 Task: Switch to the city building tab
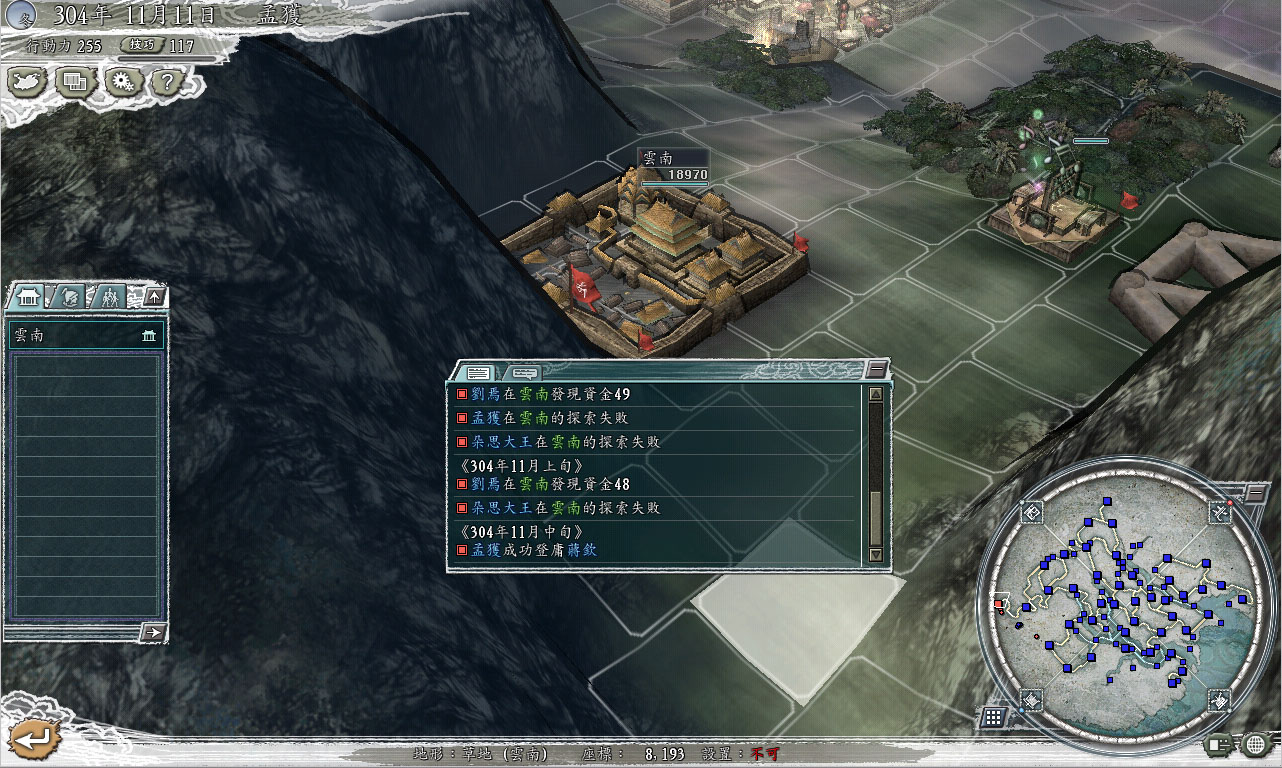pyautogui.click(x=29, y=296)
